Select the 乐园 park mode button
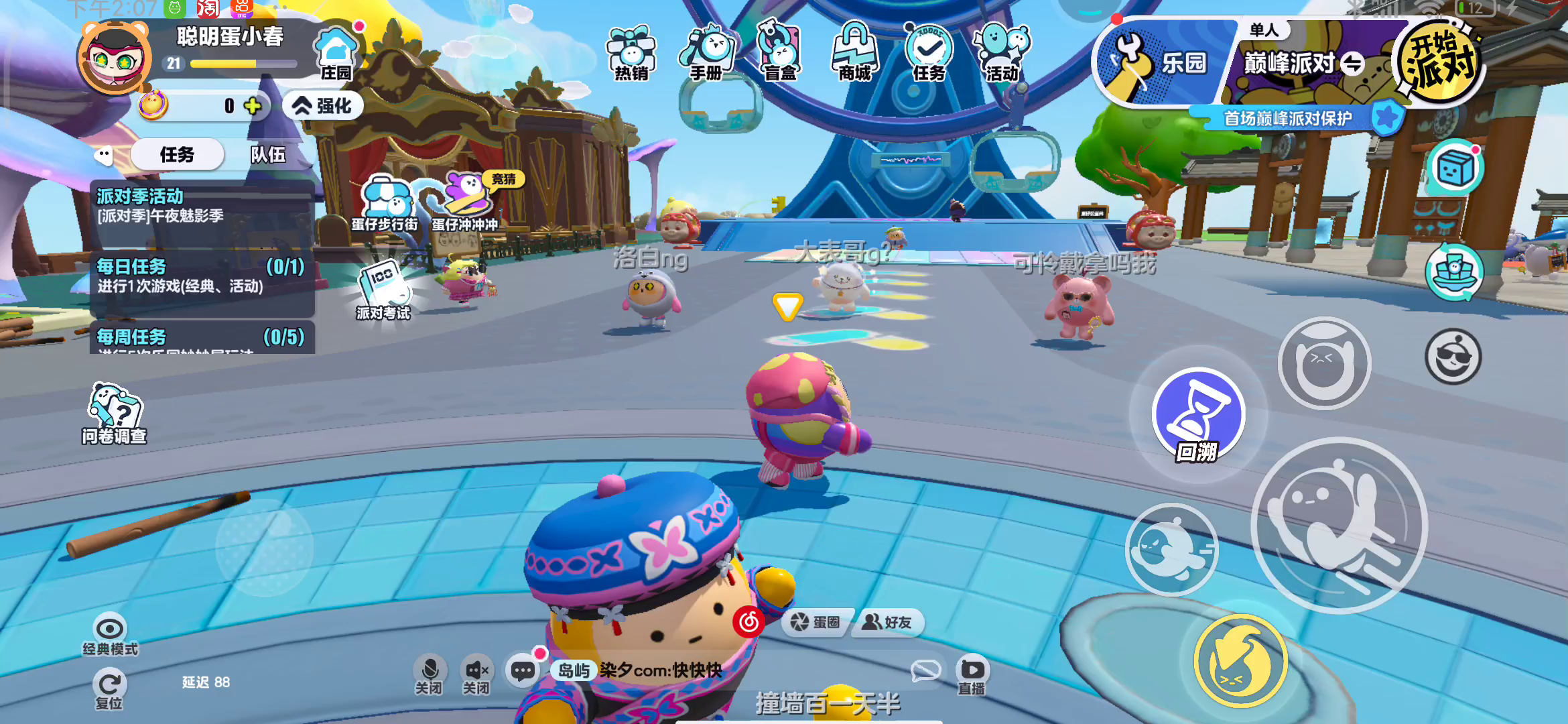This screenshot has height=724, width=1568. (x=1163, y=64)
